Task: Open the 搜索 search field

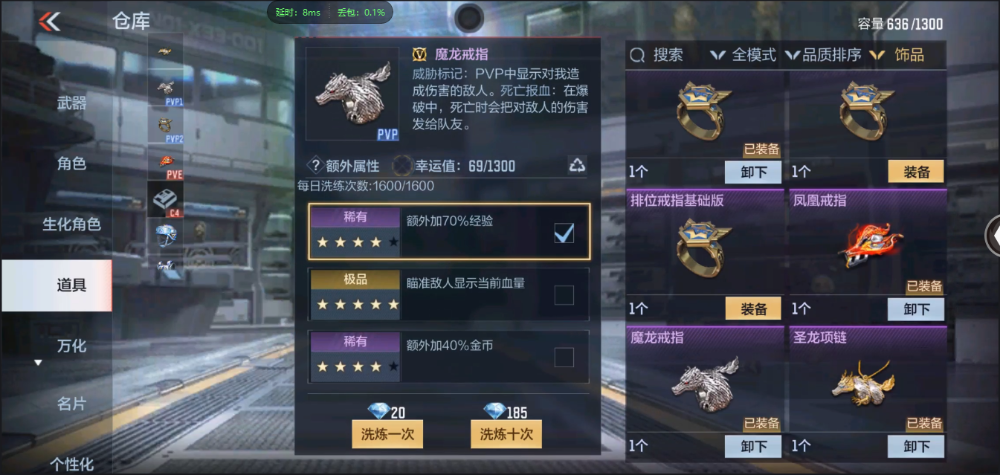Action: tap(659, 55)
